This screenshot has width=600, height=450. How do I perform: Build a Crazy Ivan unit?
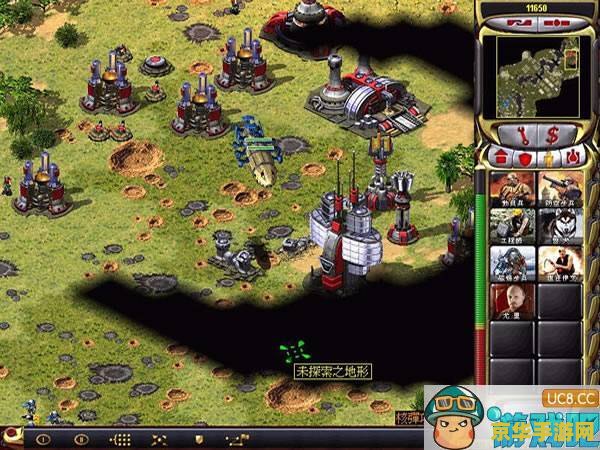(x=560, y=263)
